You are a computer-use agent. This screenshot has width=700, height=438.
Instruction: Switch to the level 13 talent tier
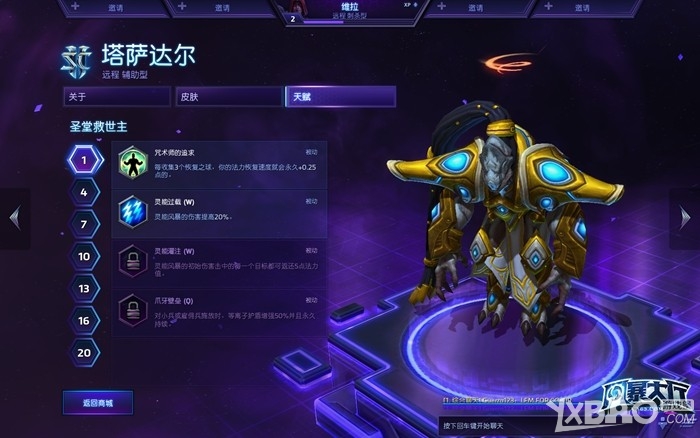tap(85, 288)
